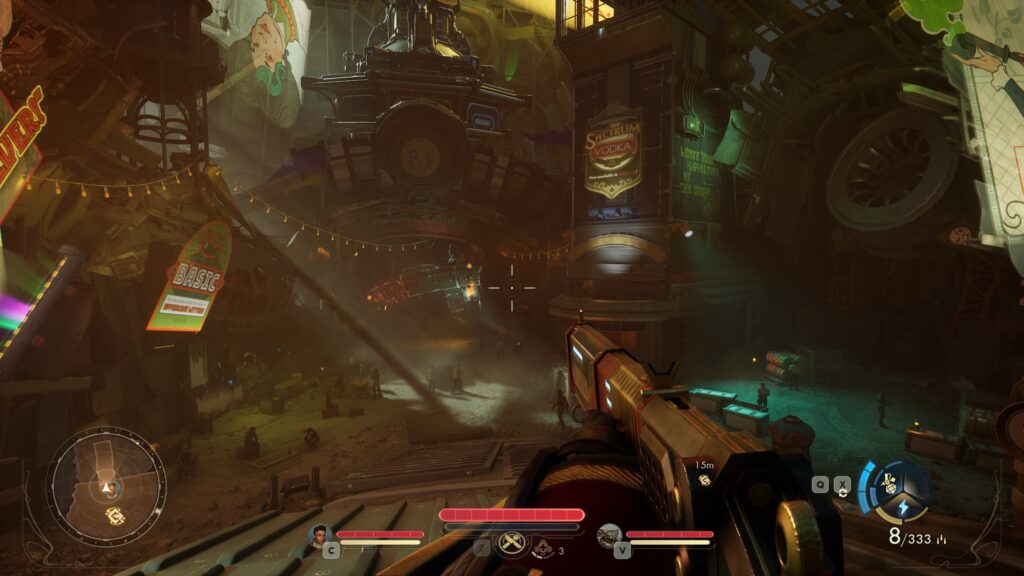This screenshot has height=576, width=1024.
Task: Select the male companion portrait
Action: pyautogui.click(x=320, y=536)
